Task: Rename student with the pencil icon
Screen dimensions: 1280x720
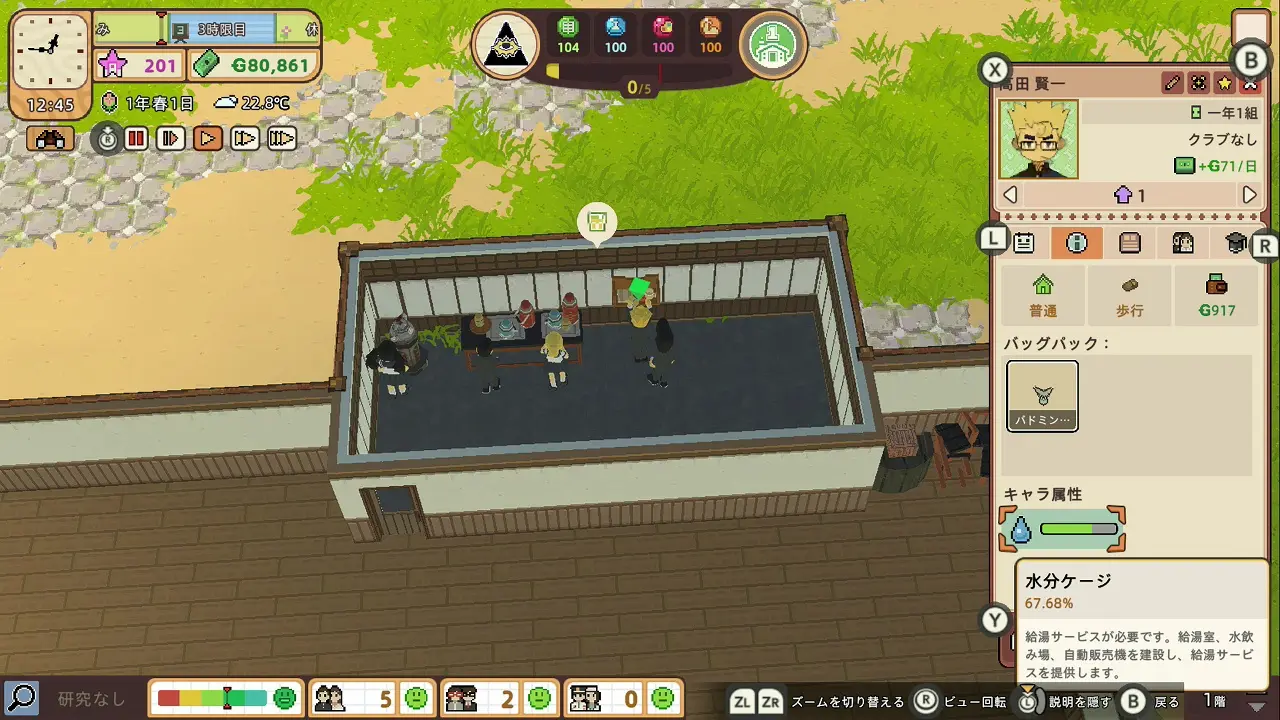Action: pos(1172,83)
